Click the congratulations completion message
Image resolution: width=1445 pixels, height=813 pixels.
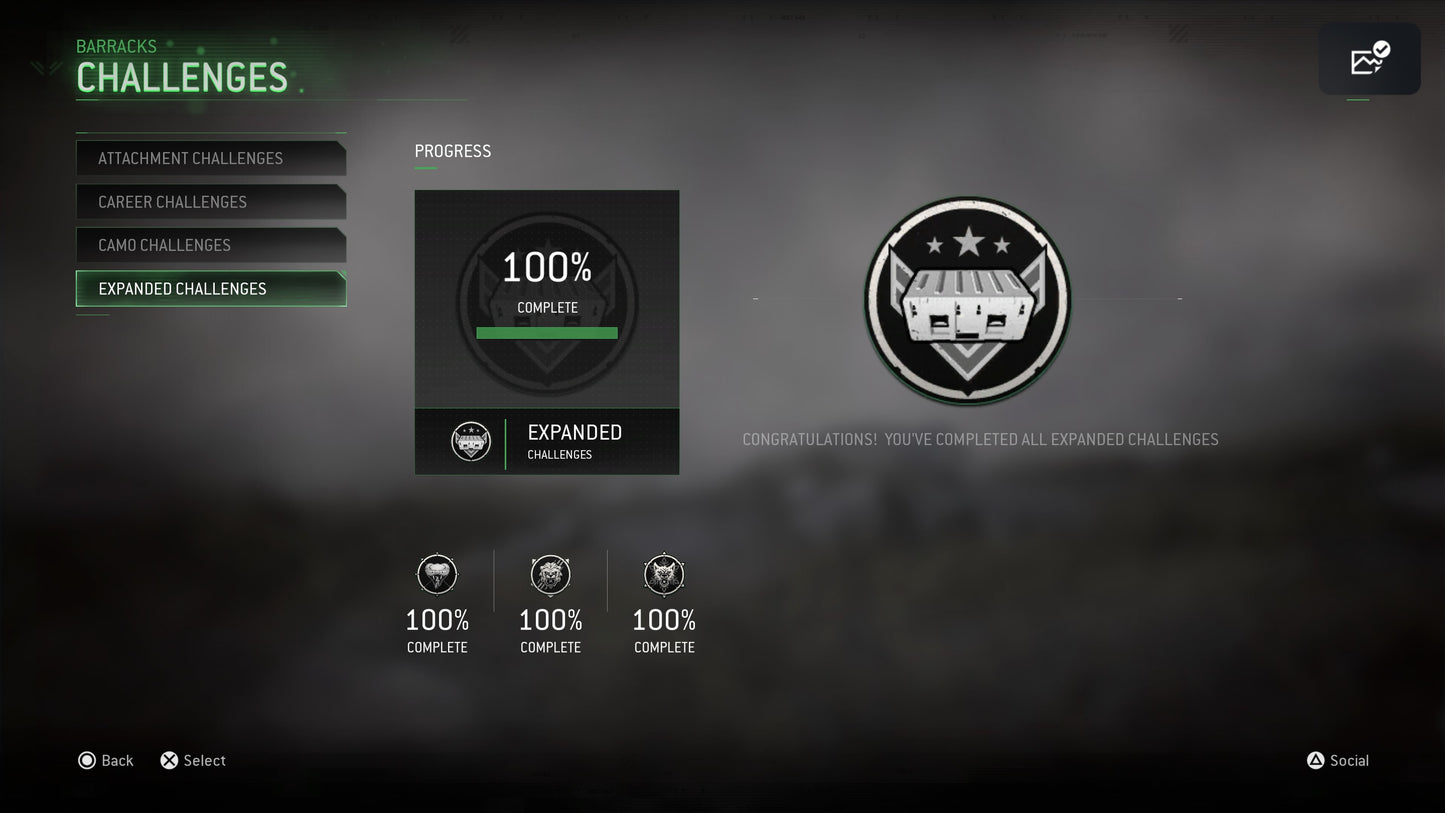(x=980, y=439)
